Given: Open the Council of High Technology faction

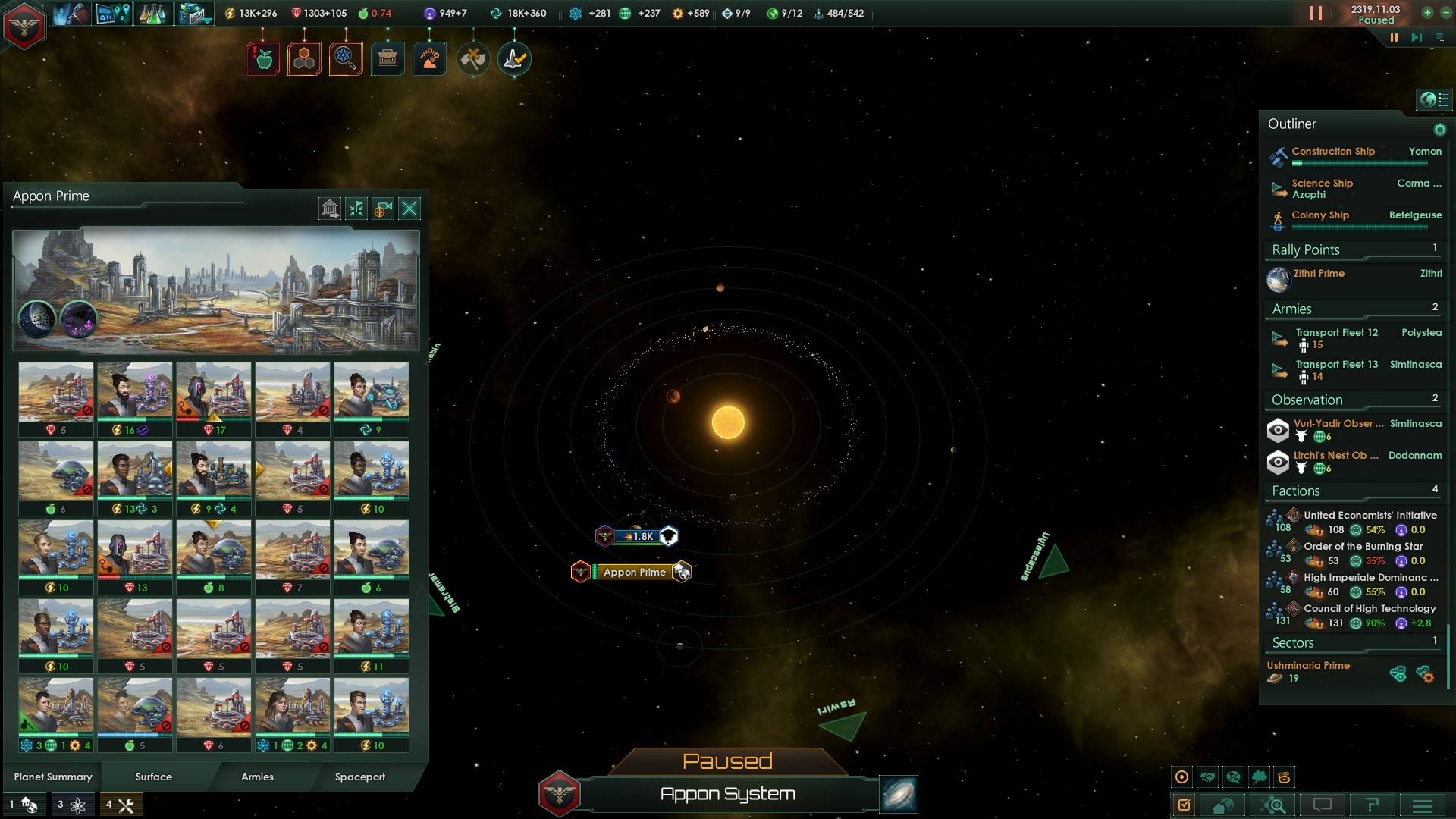Looking at the screenshot, I should click(1370, 608).
